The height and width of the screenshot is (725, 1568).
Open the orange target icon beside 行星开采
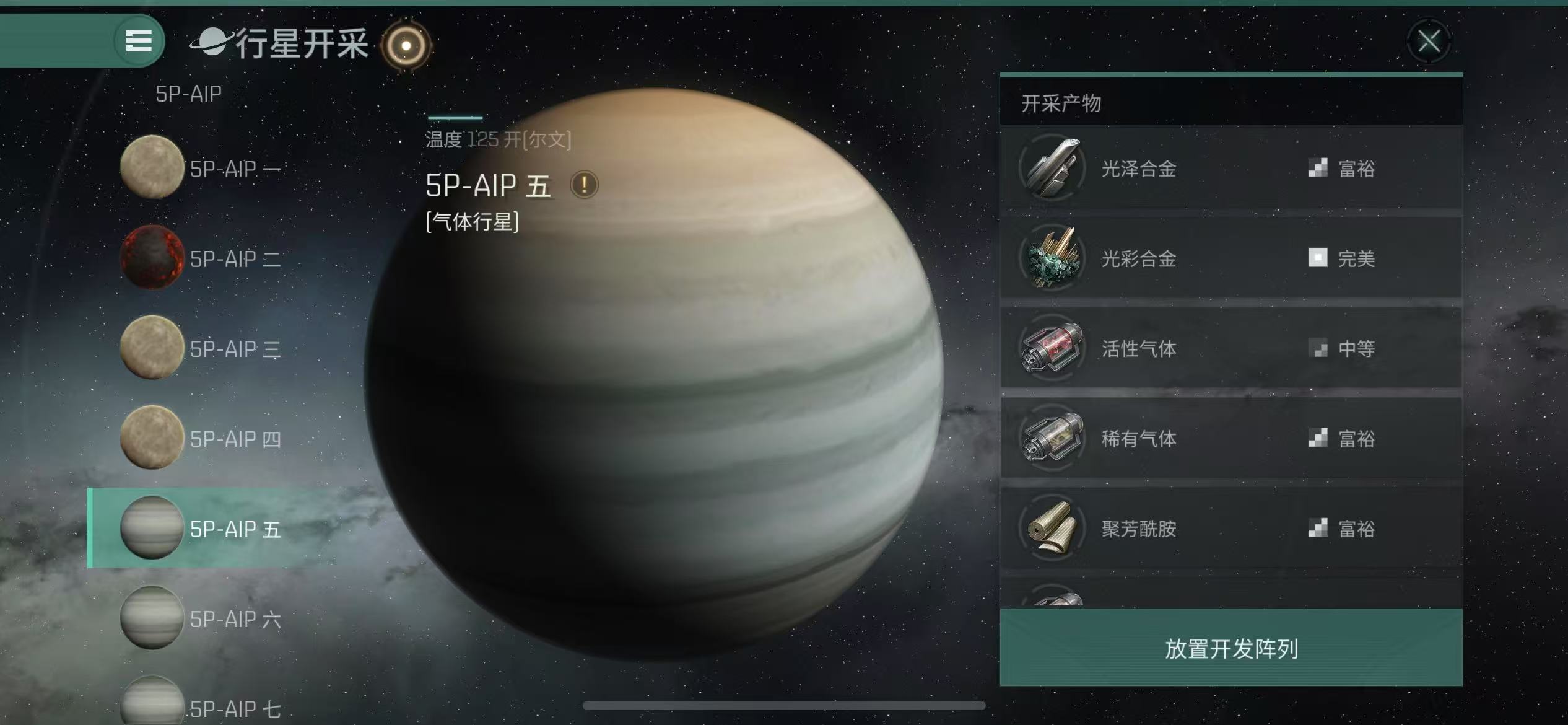point(406,45)
